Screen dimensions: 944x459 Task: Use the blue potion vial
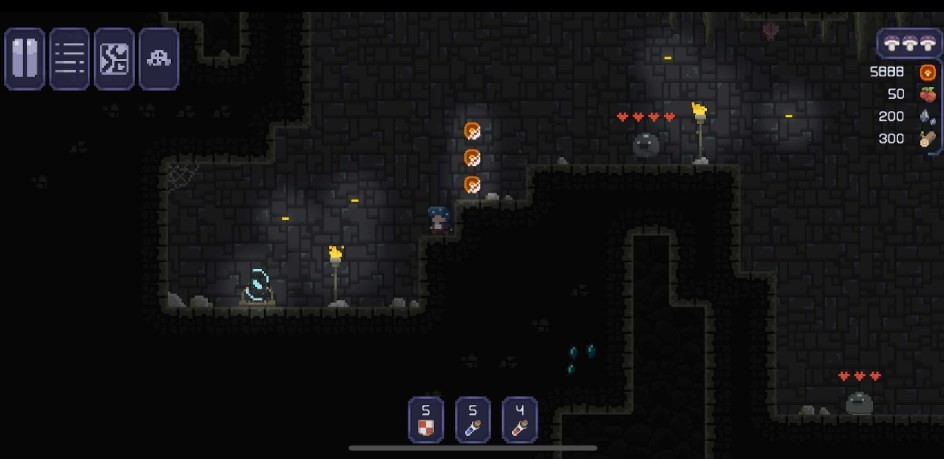pyautogui.click(x=473, y=420)
